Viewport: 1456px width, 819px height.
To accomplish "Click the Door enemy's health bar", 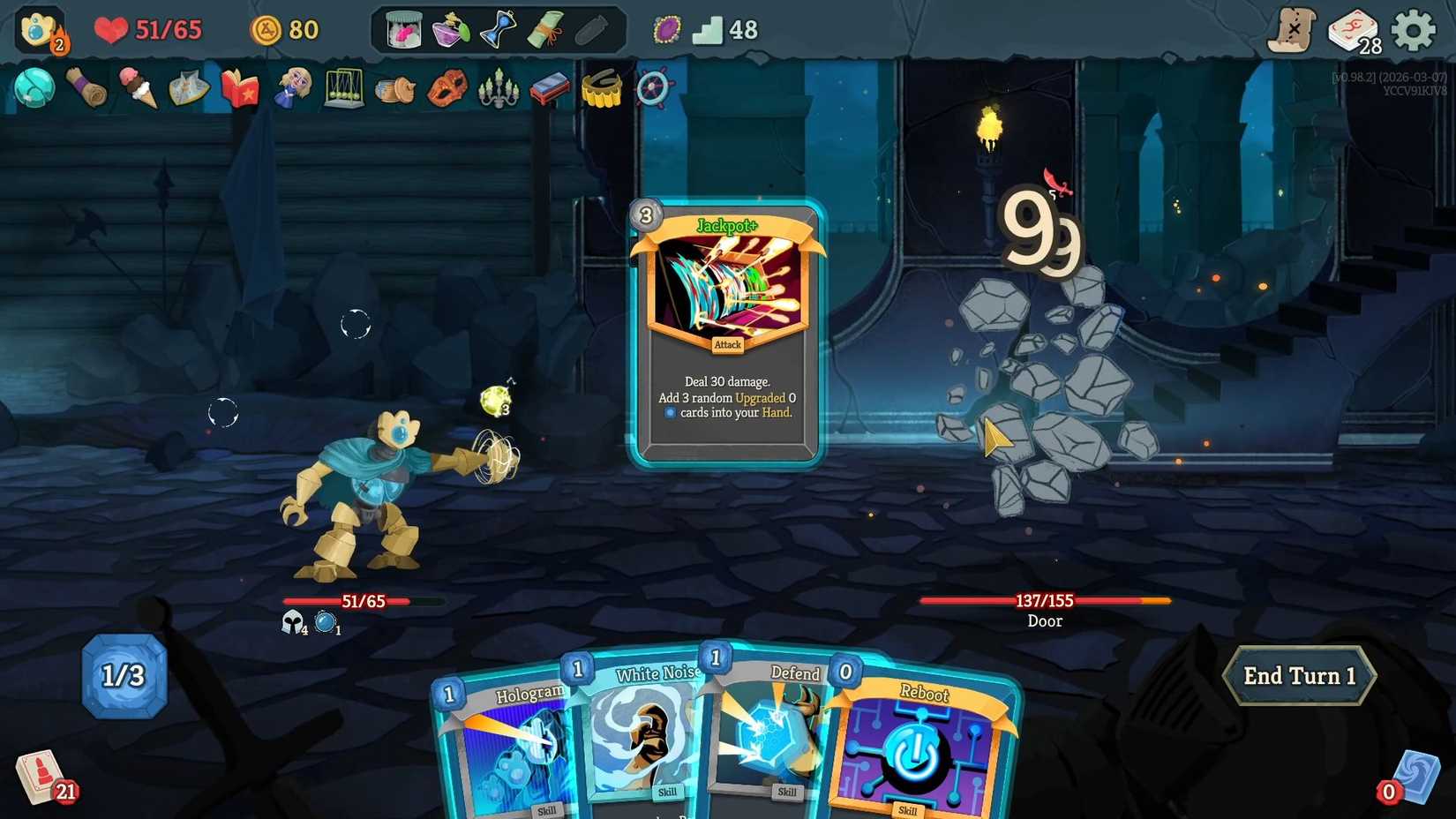I will pyautogui.click(x=1045, y=600).
